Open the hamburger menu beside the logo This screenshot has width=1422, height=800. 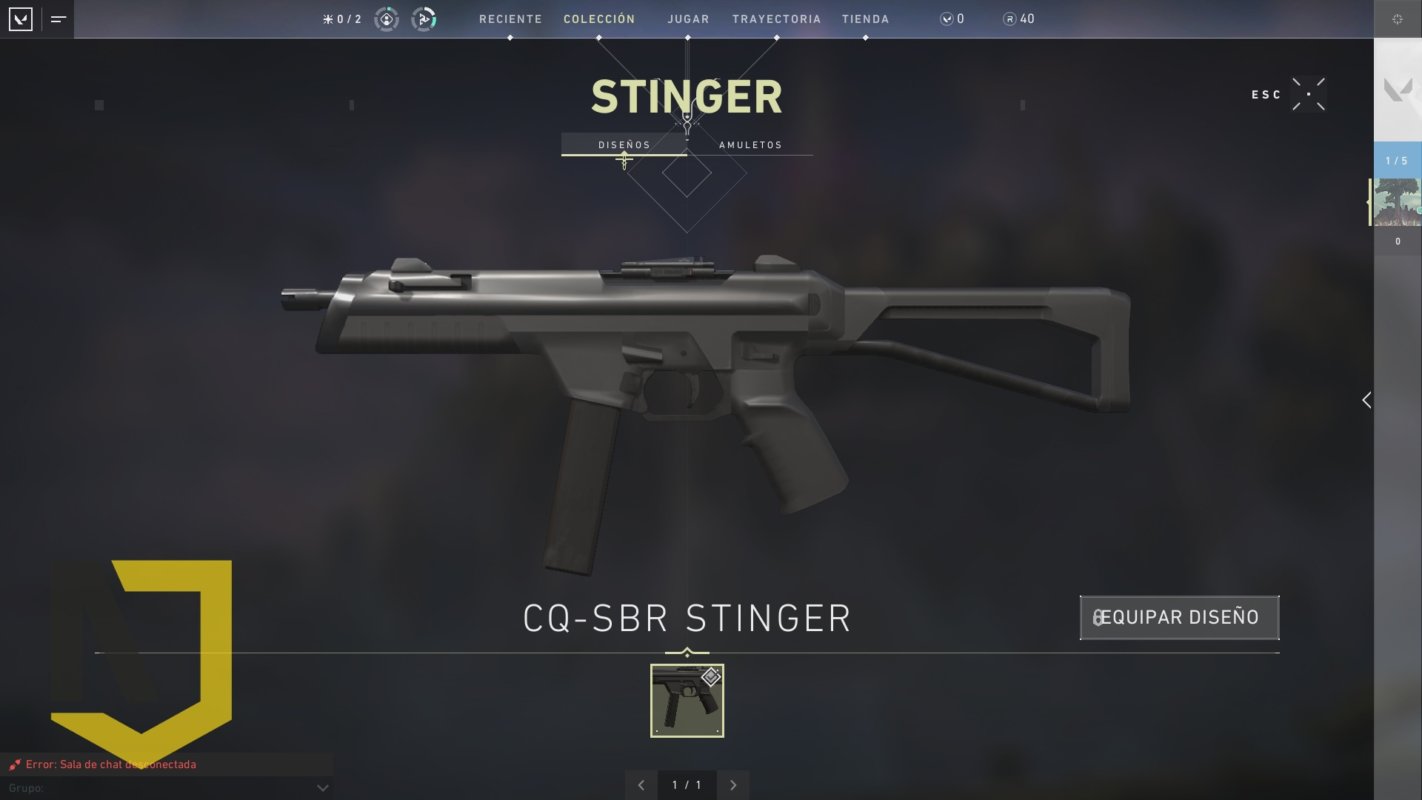[x=58, y=19]
